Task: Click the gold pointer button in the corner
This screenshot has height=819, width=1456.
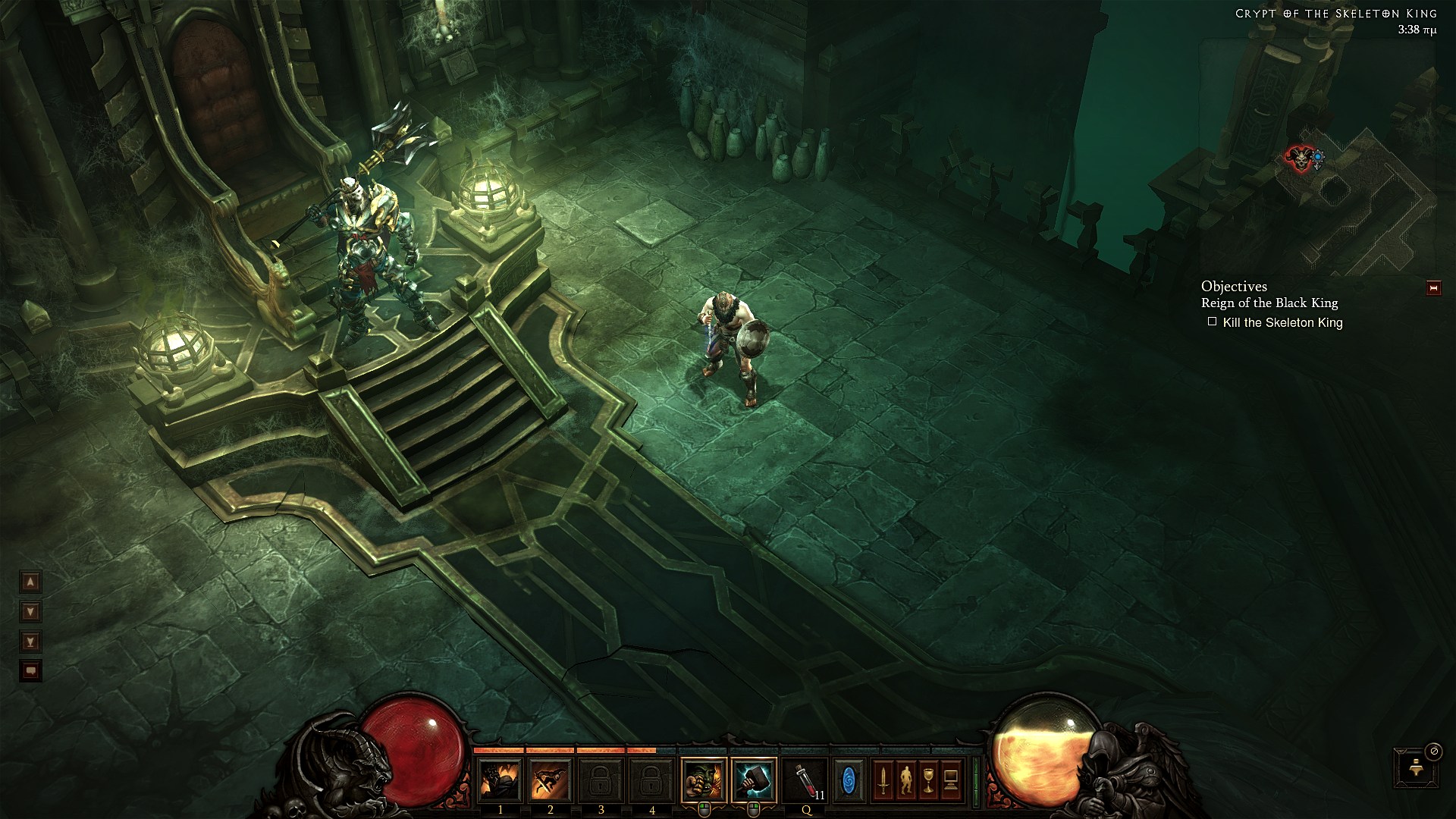Action: coord(1415,767)
